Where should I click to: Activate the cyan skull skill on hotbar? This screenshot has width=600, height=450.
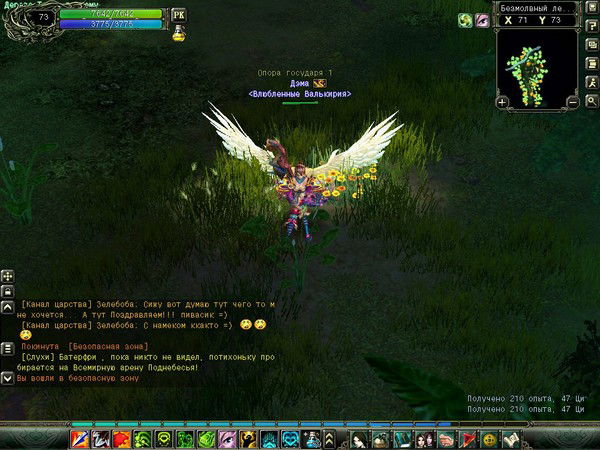click(290, 439)
